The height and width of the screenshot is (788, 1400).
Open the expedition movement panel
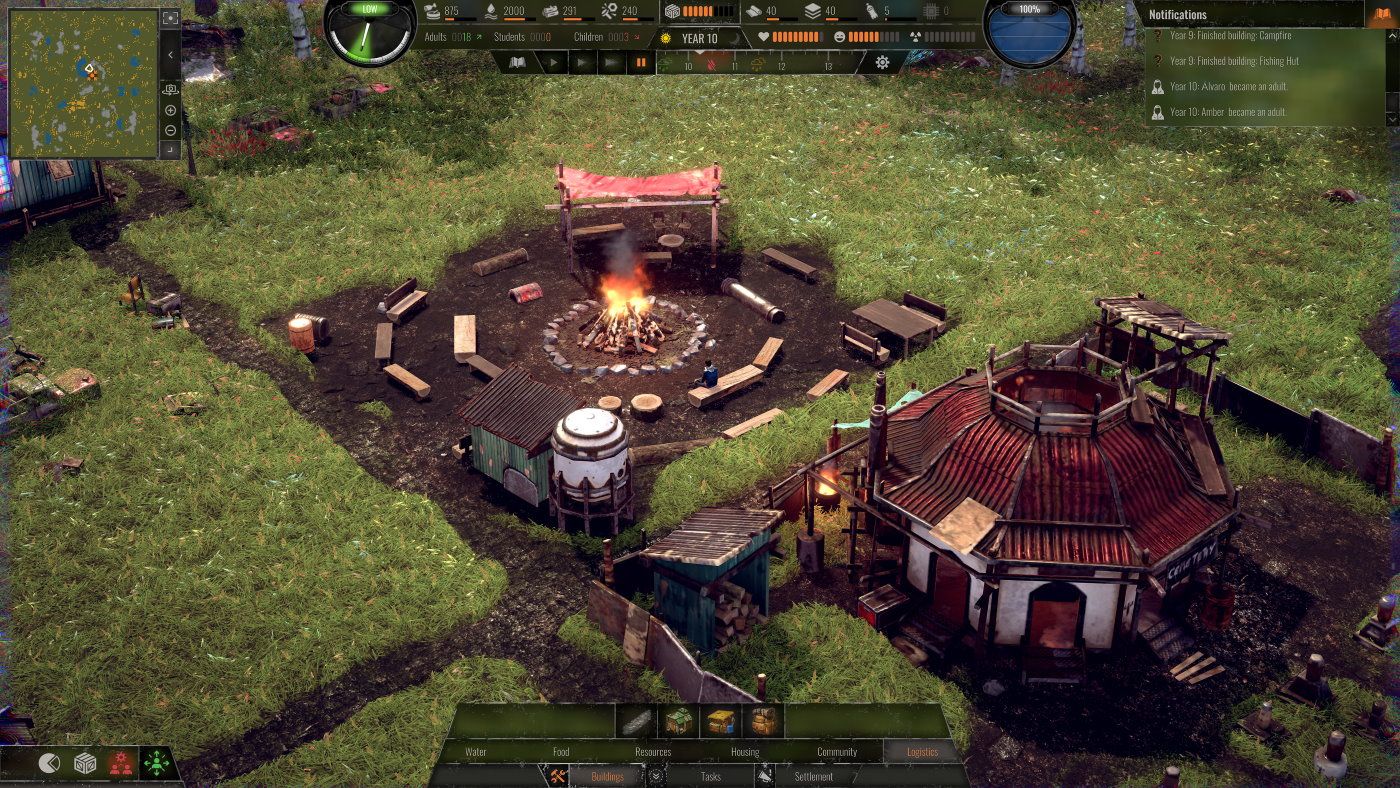[157, 762]
